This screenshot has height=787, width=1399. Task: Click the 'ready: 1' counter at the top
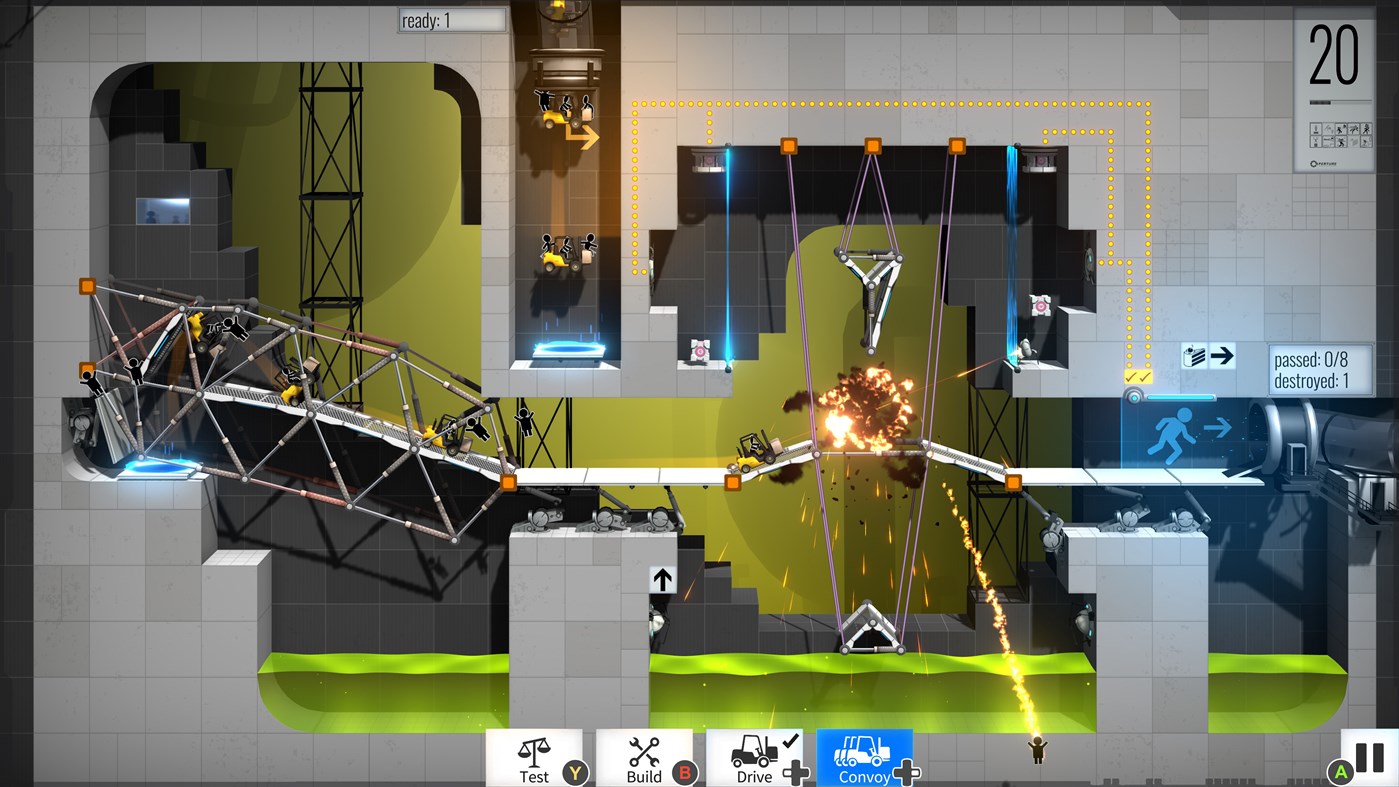450,20
